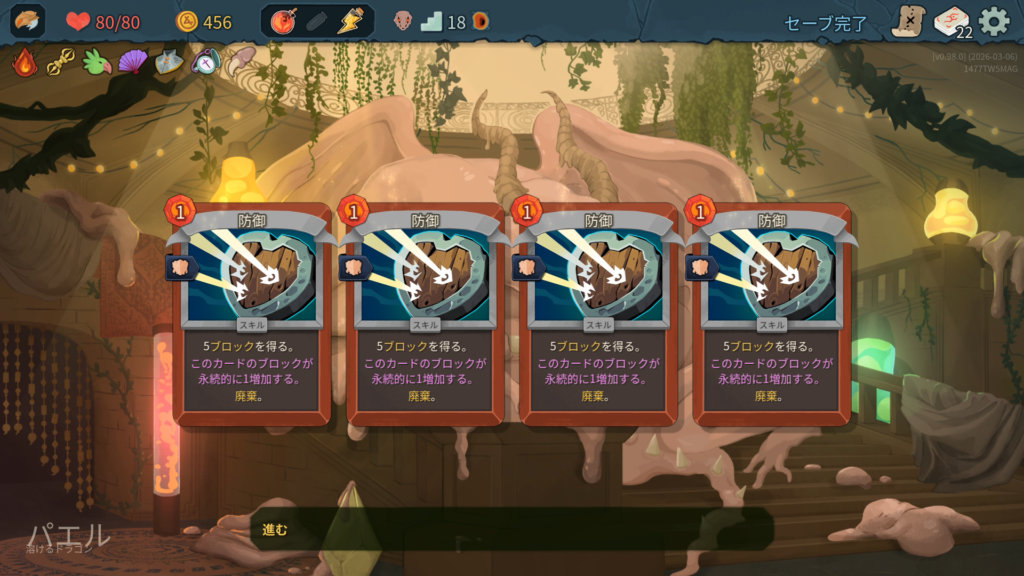Select the red fire potion
The width and height of the screenshot is (1024, 576).
284,21
